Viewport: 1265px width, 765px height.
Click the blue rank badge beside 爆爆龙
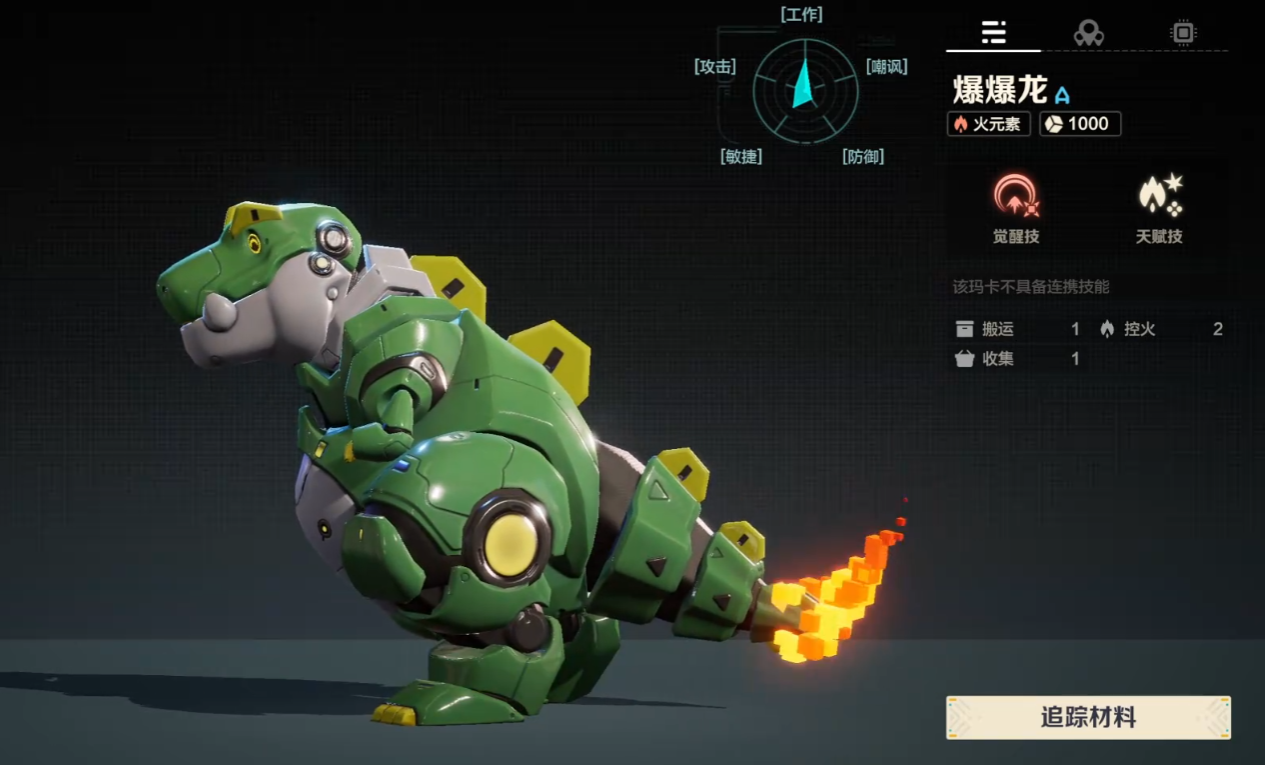tap(1062, 95)
